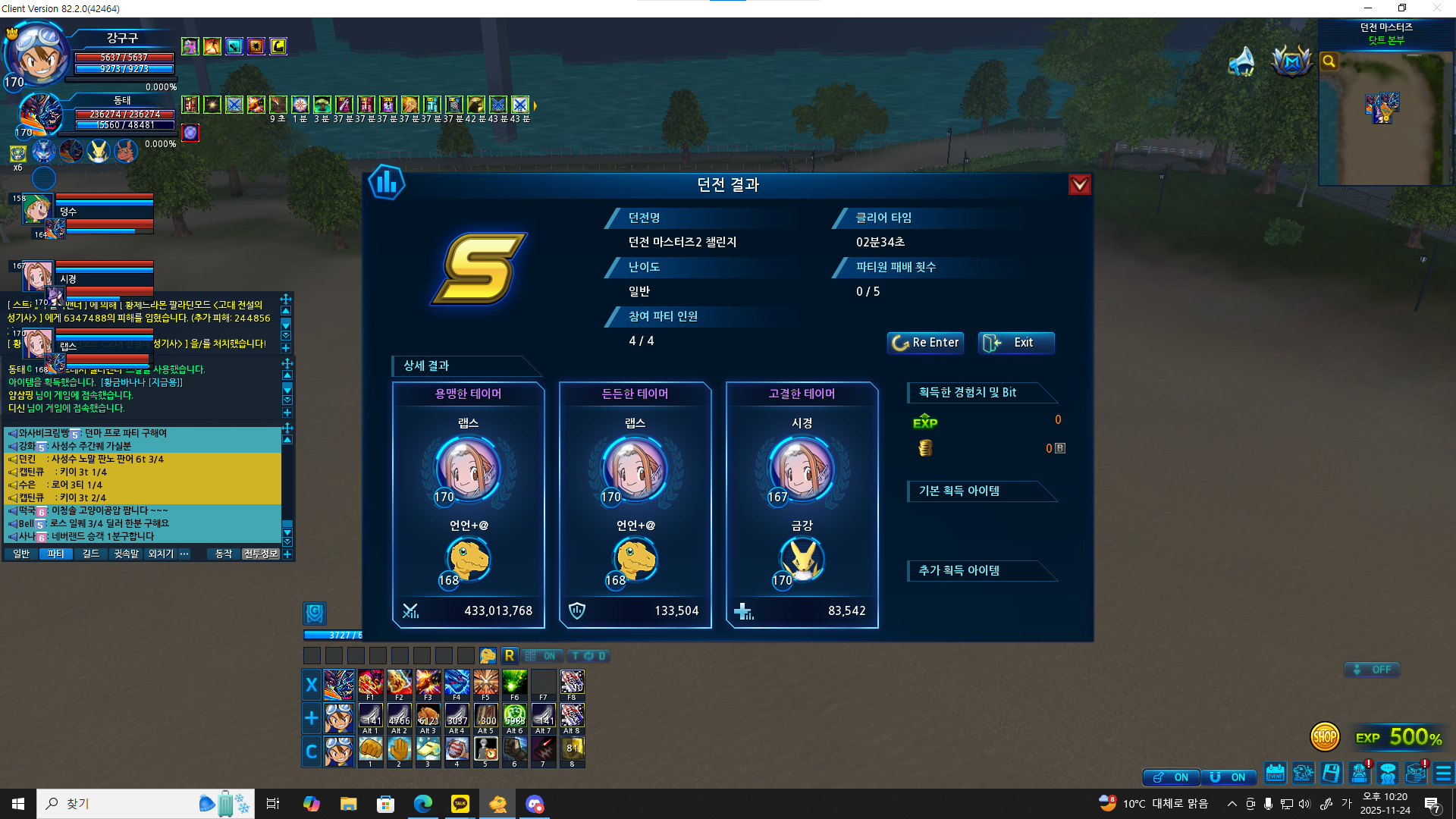Open the hamburger main menu icon
Viewport: 1456px width, 819px height.
point(1443,773)
